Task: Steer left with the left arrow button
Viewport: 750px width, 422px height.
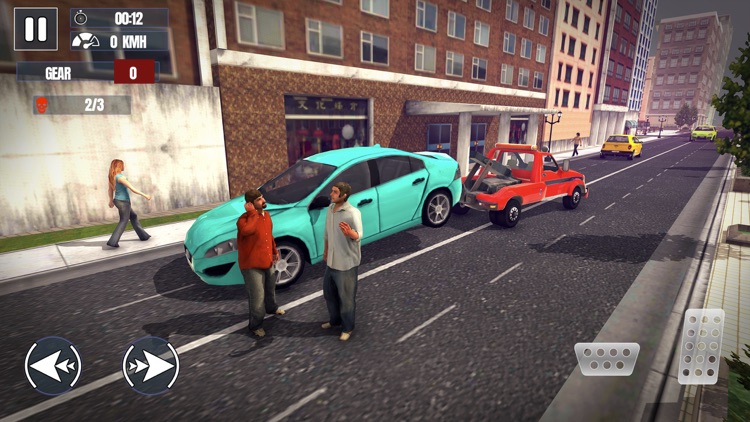Action: (53, 365)
